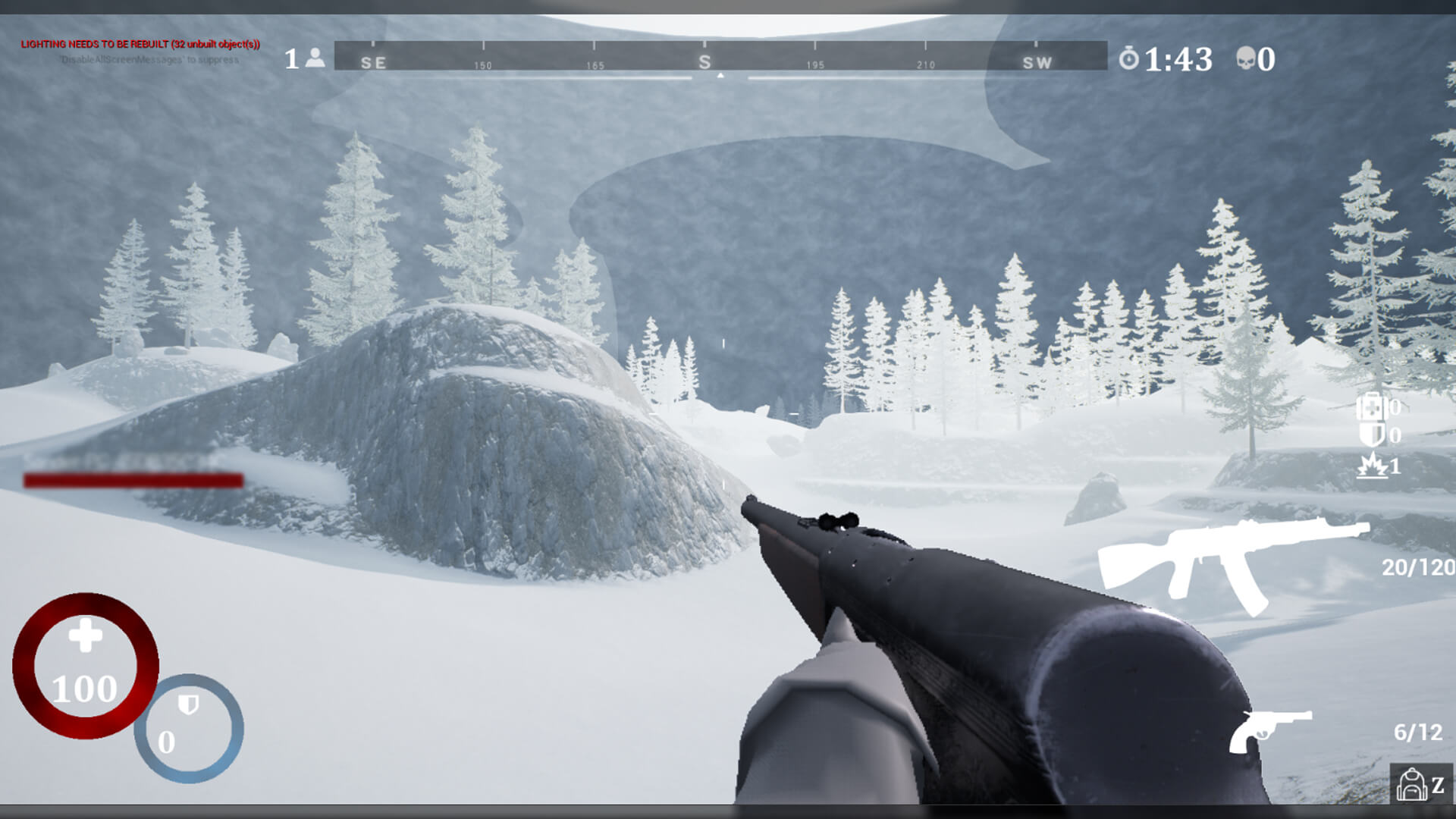Click the match timer reading 1:43
Viewport: 1456px width, 819px height.
pos(1177,58)
